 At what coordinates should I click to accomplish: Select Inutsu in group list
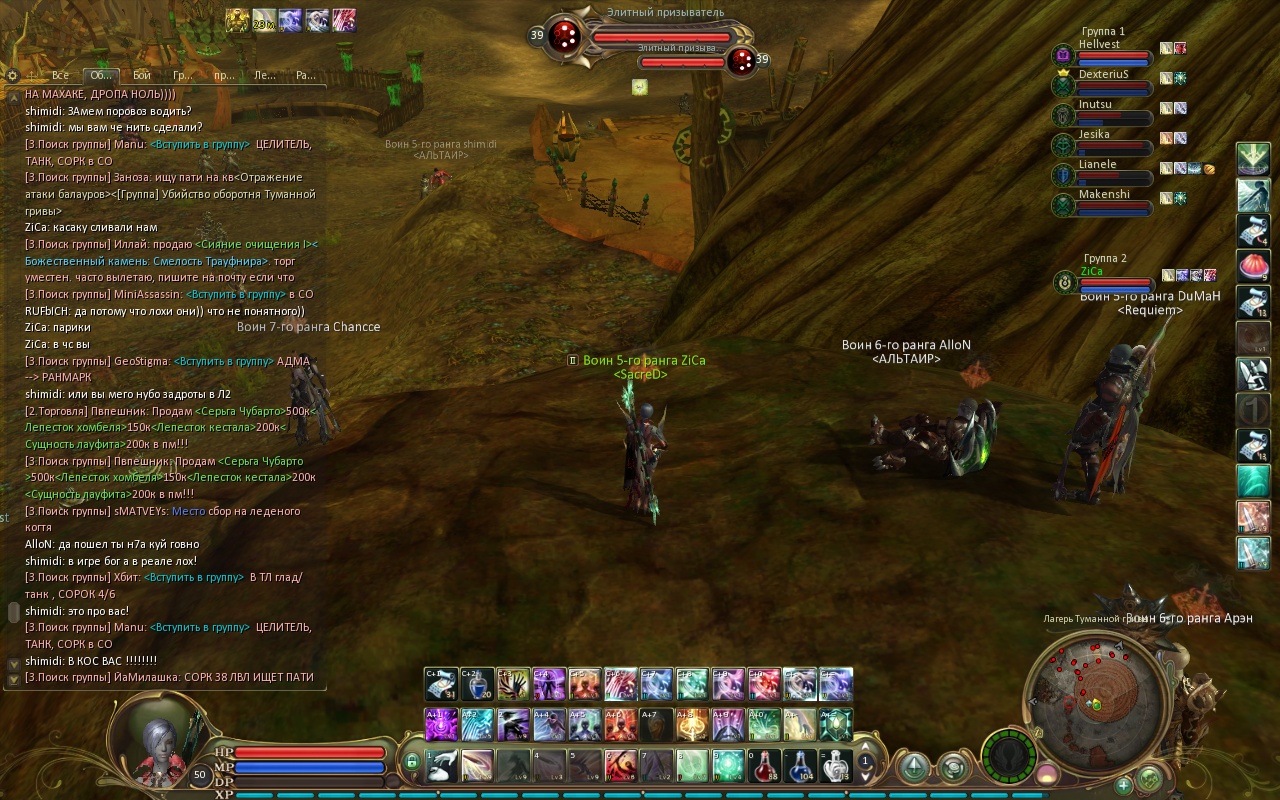tap(1095, 105)
